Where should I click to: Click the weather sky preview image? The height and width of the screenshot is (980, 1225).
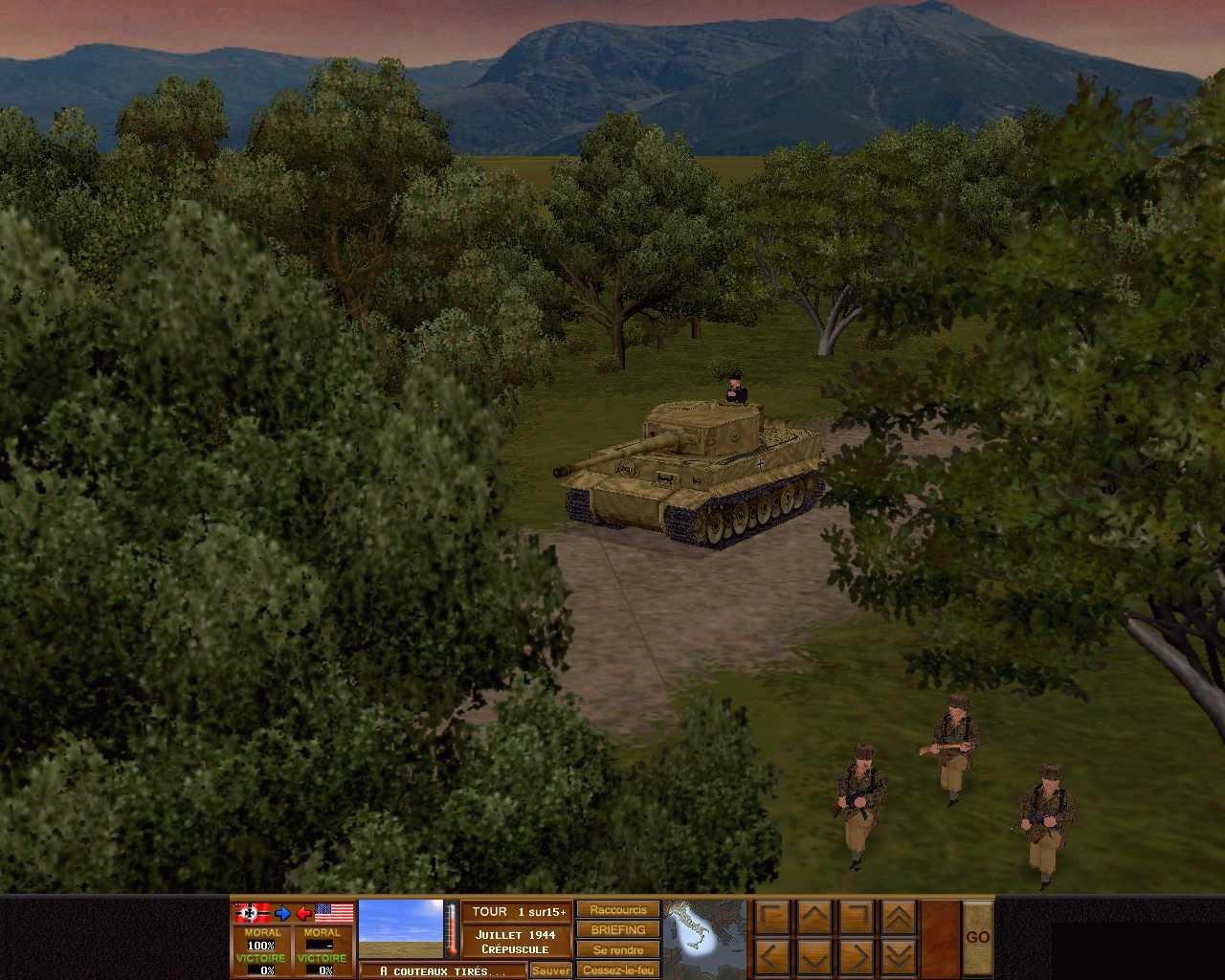(400, 928)
